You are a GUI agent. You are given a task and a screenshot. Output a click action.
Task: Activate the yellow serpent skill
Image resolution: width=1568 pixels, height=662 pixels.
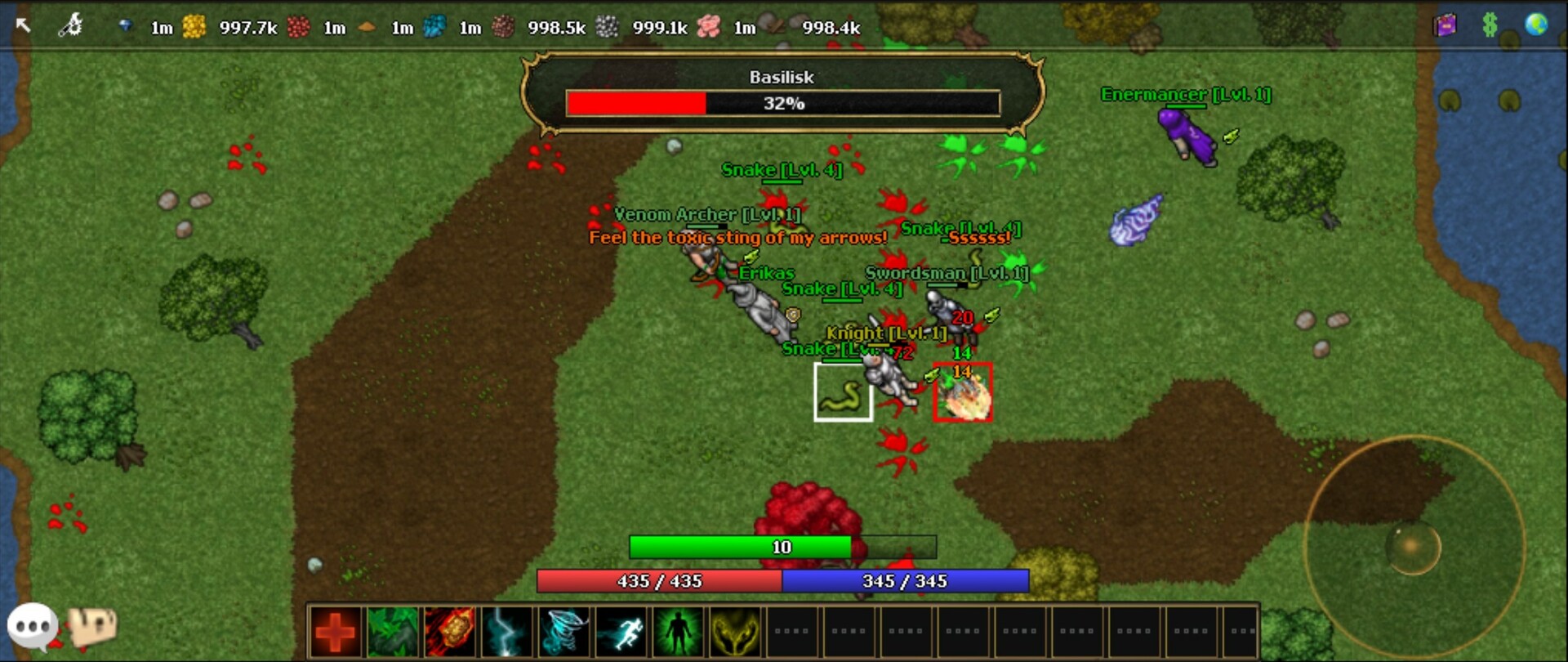736,629
